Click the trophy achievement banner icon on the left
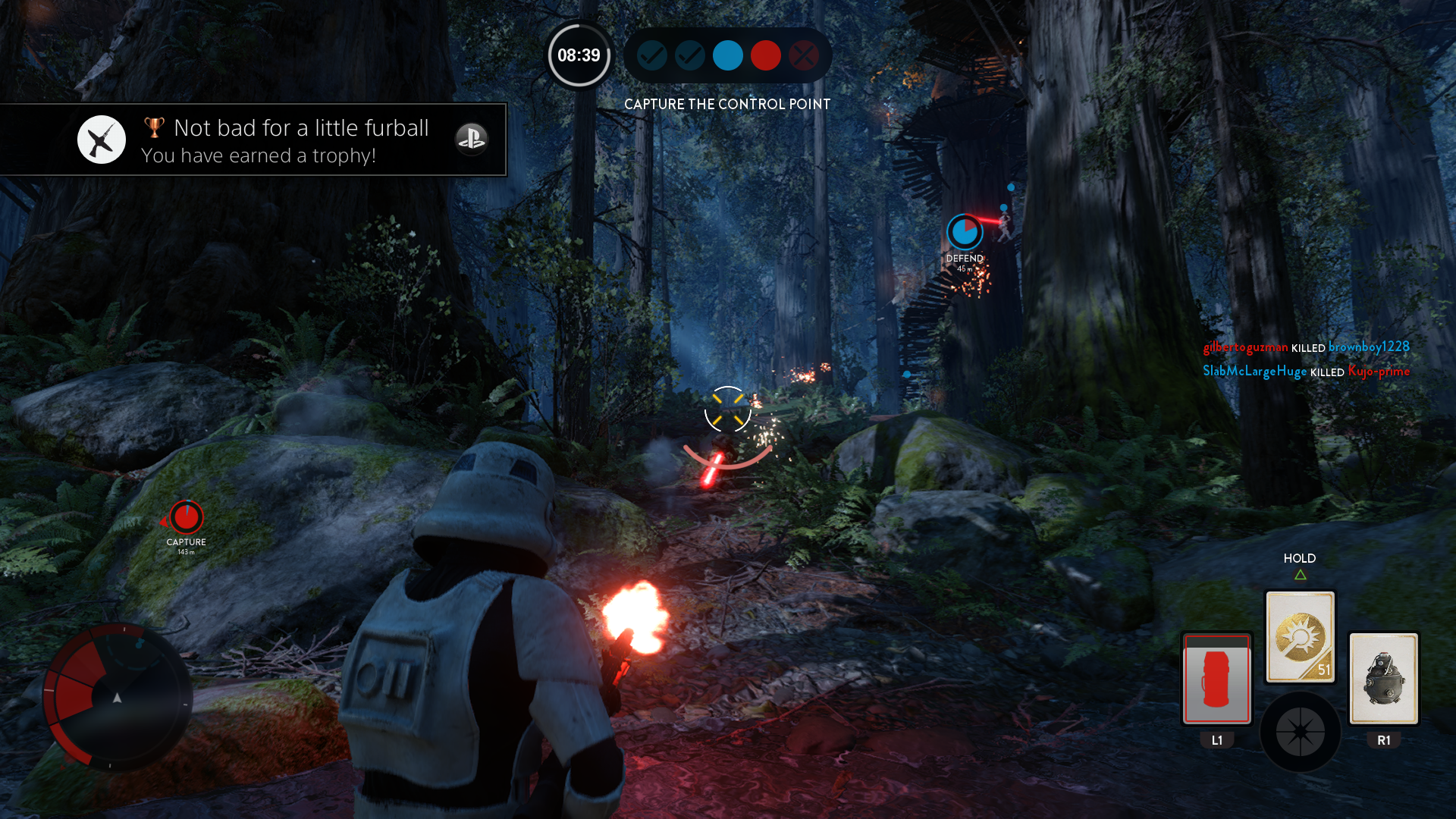1456x819 pixels. 101,139
